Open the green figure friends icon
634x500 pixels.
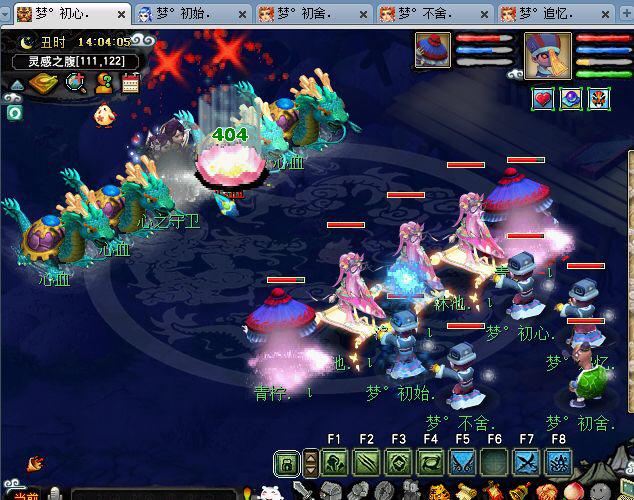pos(104,83)
